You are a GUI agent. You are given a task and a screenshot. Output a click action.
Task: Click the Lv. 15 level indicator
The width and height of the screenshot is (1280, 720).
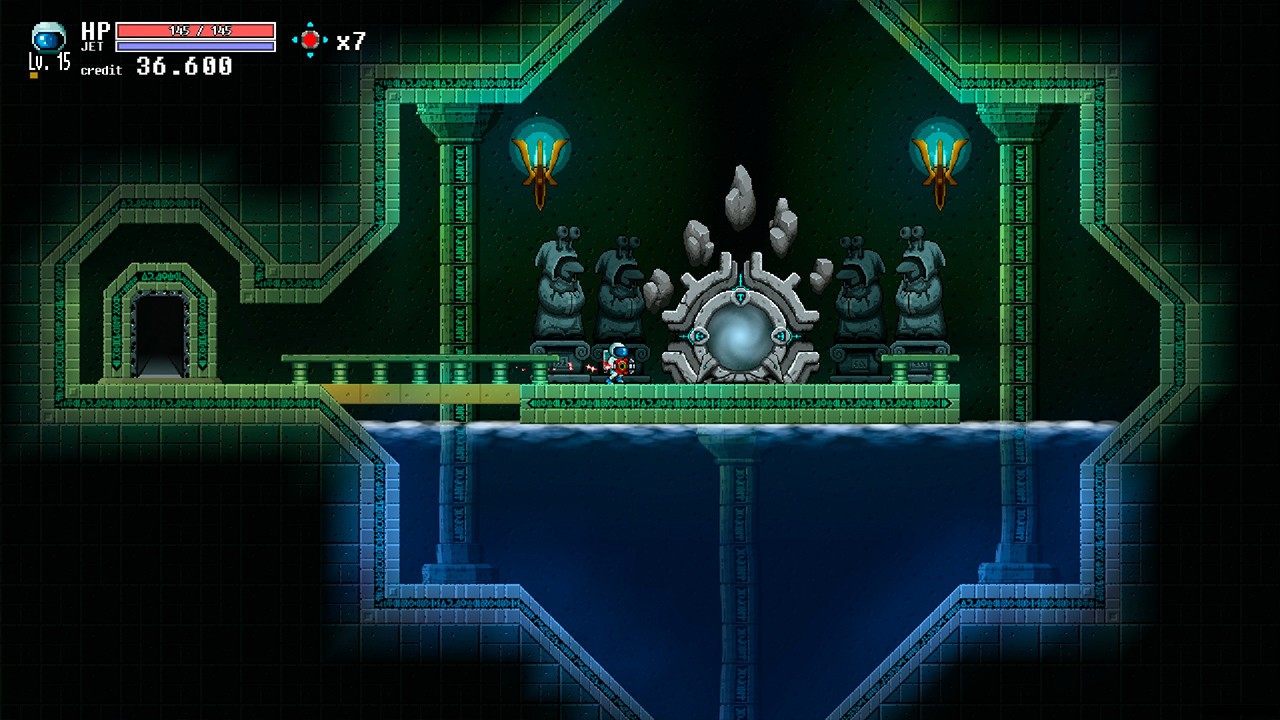[48, 62]
